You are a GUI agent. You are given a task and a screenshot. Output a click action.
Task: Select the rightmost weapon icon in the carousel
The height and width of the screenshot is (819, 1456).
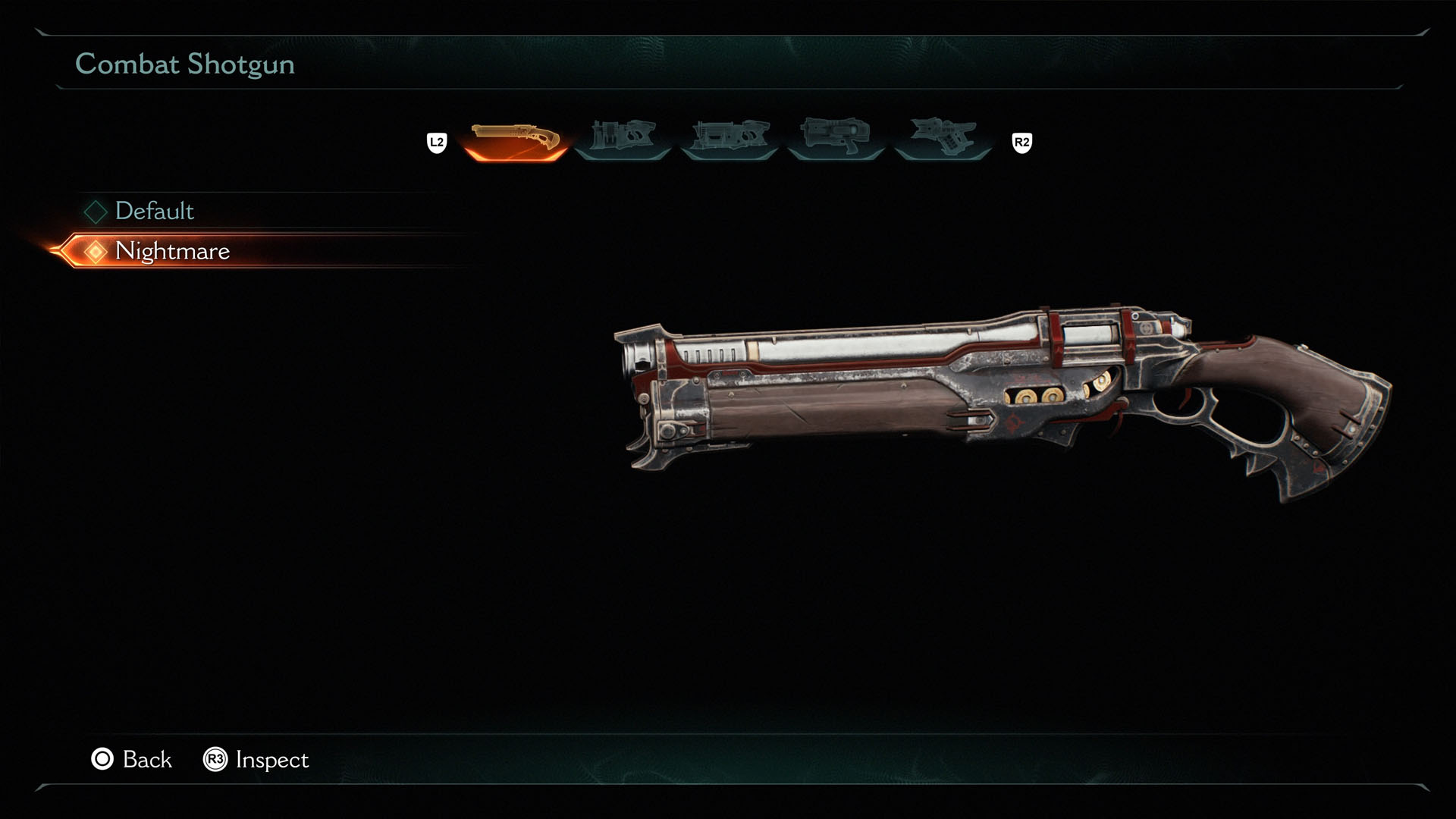pyautogui.click(x=943, y=136)
